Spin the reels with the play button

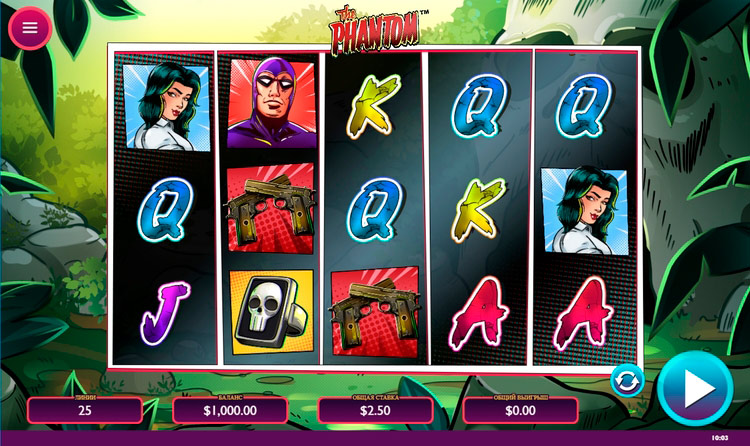tap(695, 389)
